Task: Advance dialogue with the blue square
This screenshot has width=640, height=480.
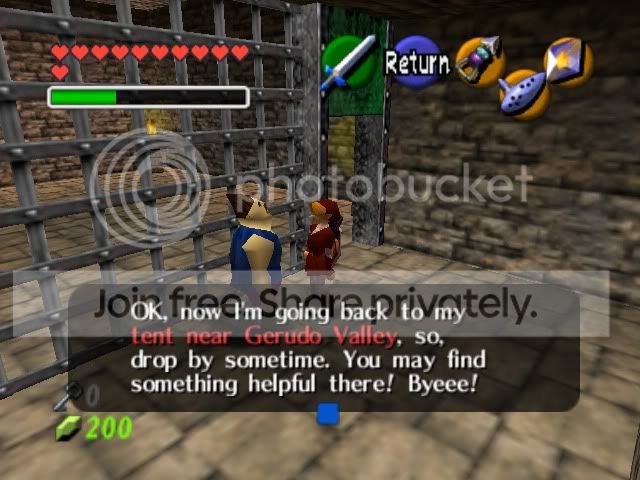Action: (328, 413)
